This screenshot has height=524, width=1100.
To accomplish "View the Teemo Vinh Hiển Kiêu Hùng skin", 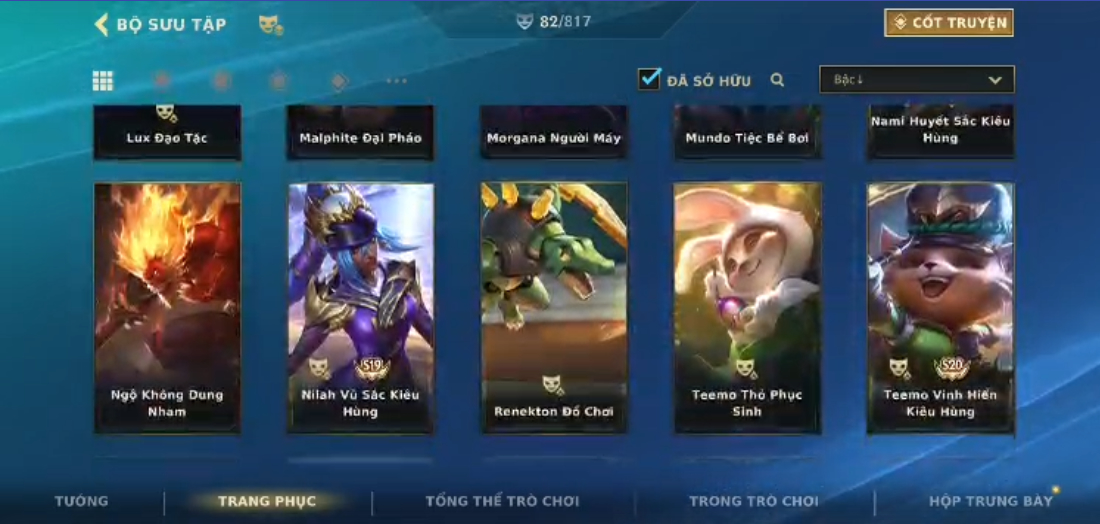I will point(940,307).
